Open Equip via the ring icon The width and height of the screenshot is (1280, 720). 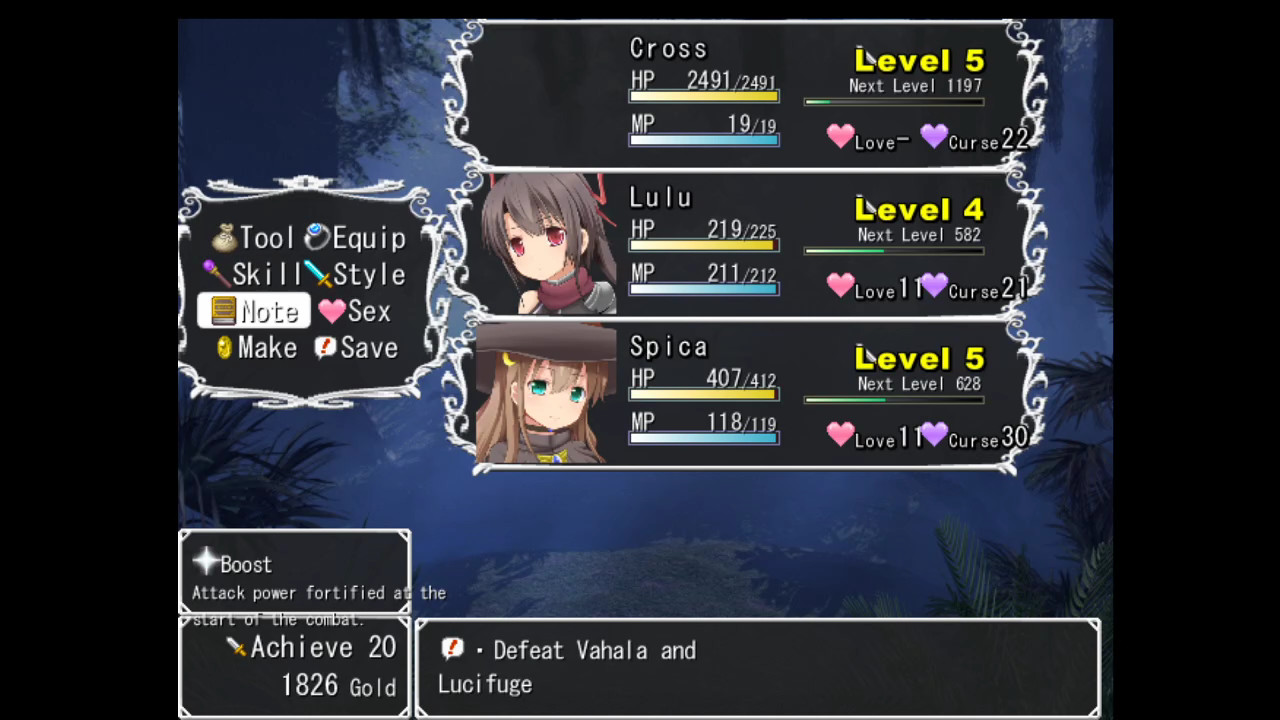pos(317,237)
